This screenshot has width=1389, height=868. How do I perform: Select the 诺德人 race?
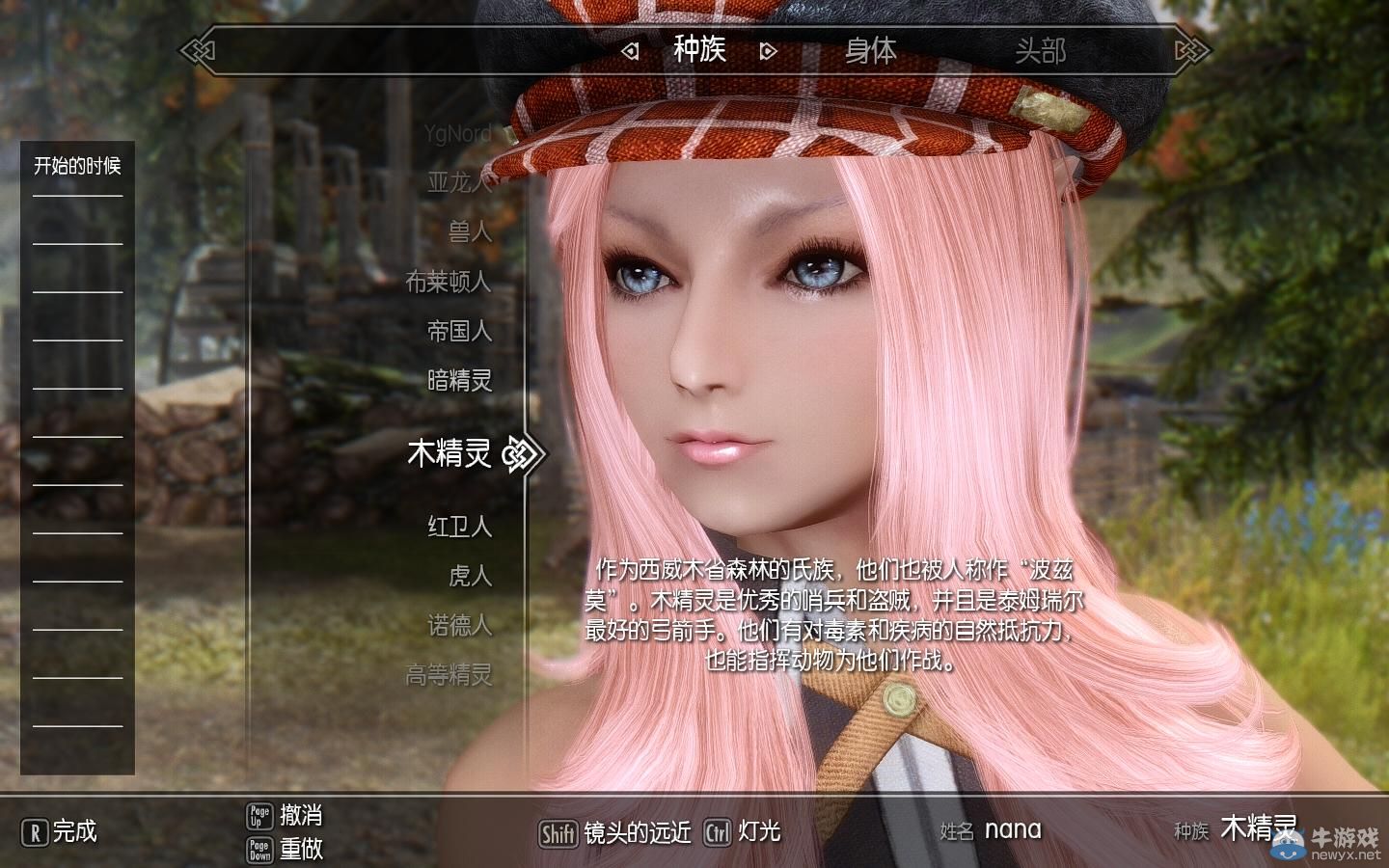[461, 626]
